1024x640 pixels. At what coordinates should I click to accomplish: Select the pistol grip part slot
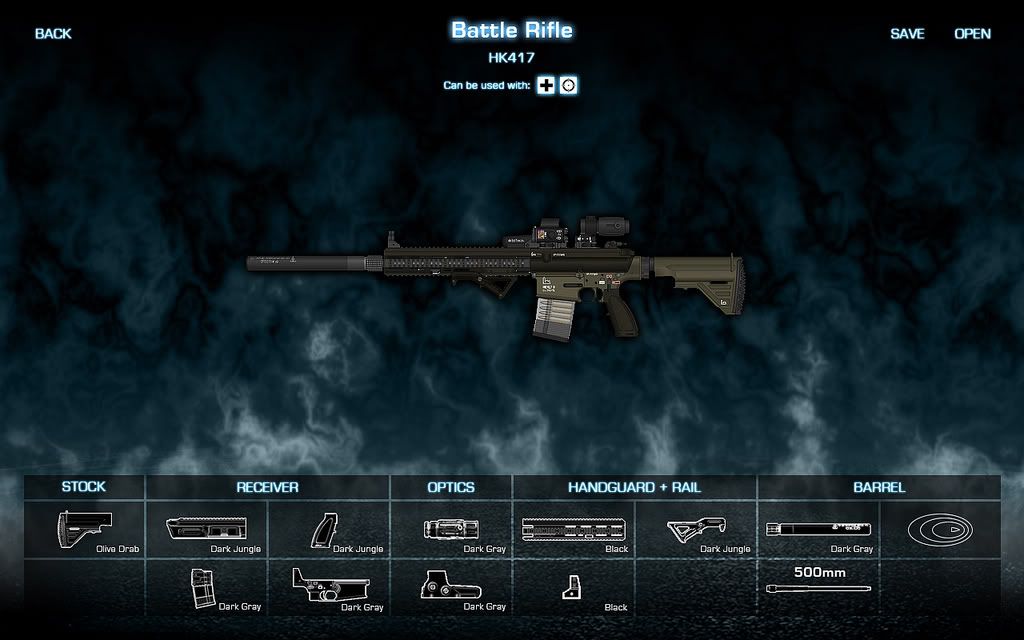point(330,530)
